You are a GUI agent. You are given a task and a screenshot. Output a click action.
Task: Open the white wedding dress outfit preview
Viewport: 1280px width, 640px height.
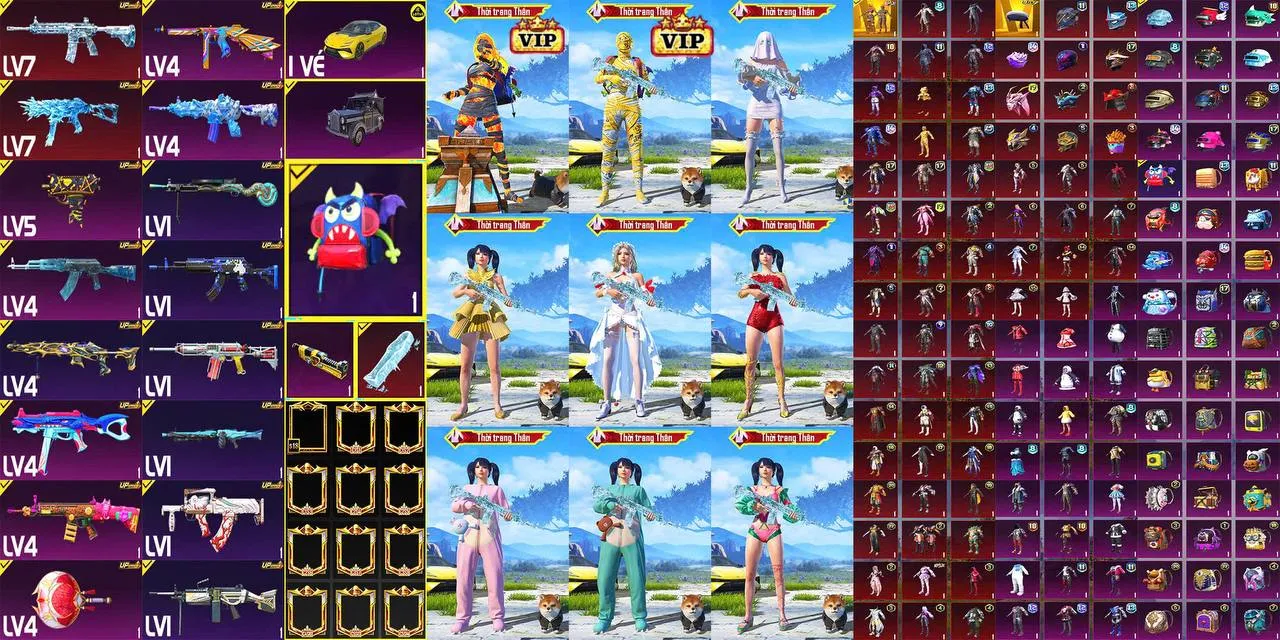pos(639,320)
